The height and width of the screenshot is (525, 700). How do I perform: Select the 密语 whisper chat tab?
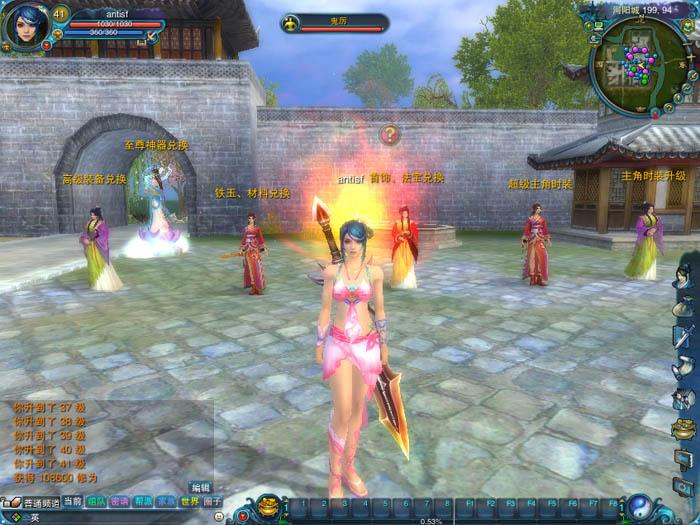(x=120, y=501)
